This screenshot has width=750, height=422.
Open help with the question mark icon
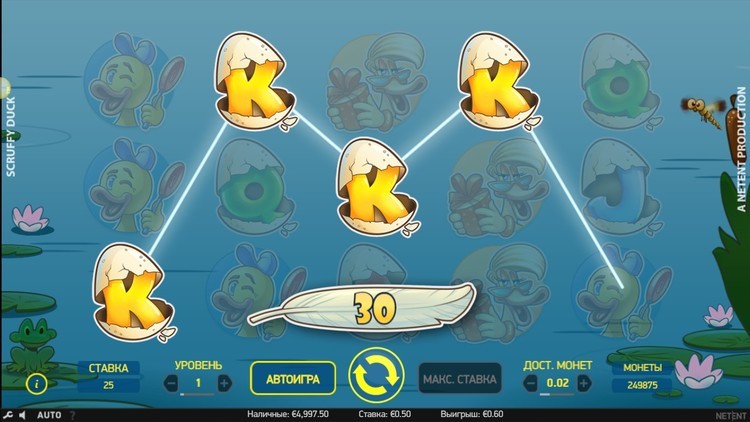[72, 414]
